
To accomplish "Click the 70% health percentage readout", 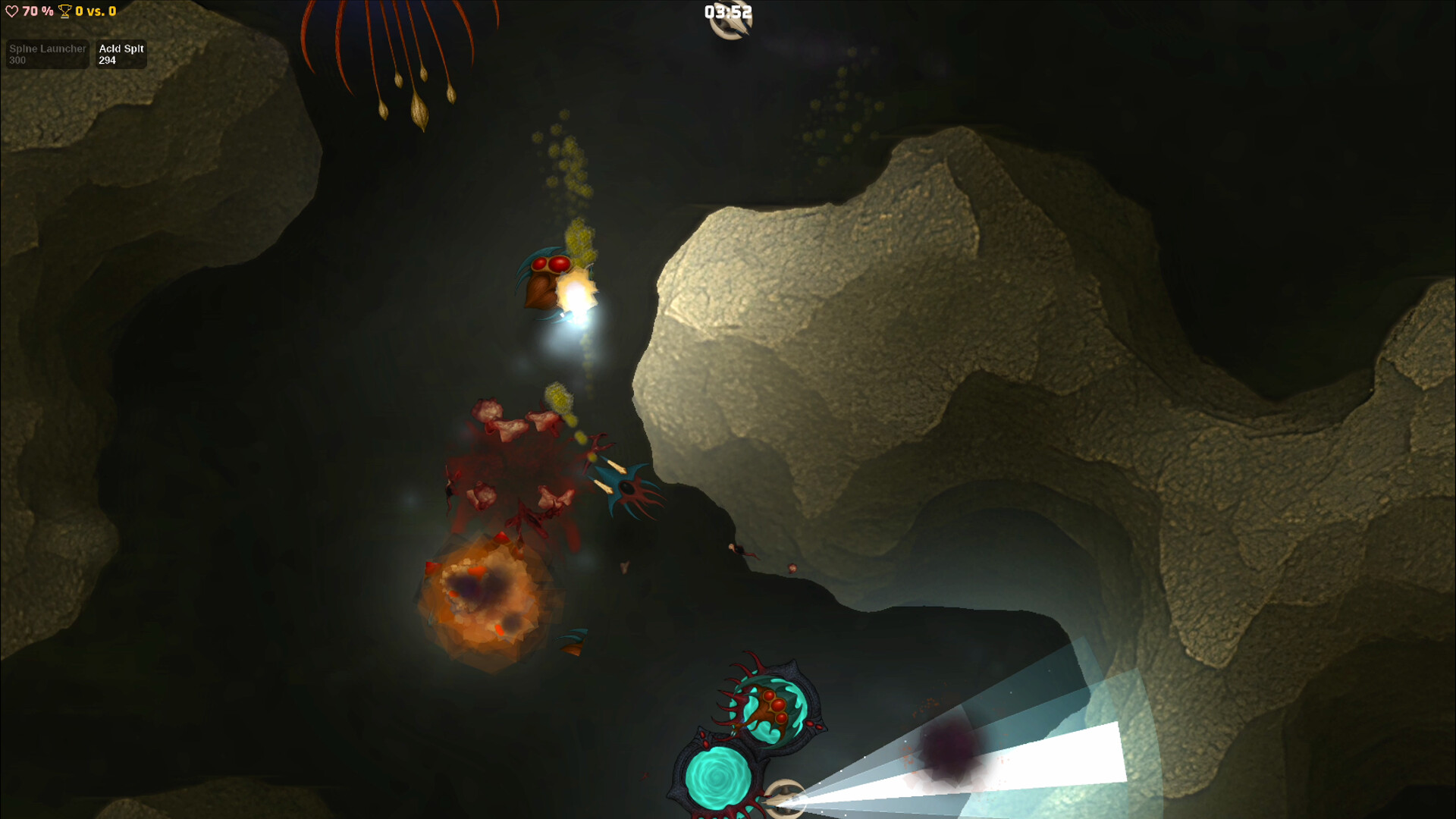I will pyautogui.click(x=36, y=11).
